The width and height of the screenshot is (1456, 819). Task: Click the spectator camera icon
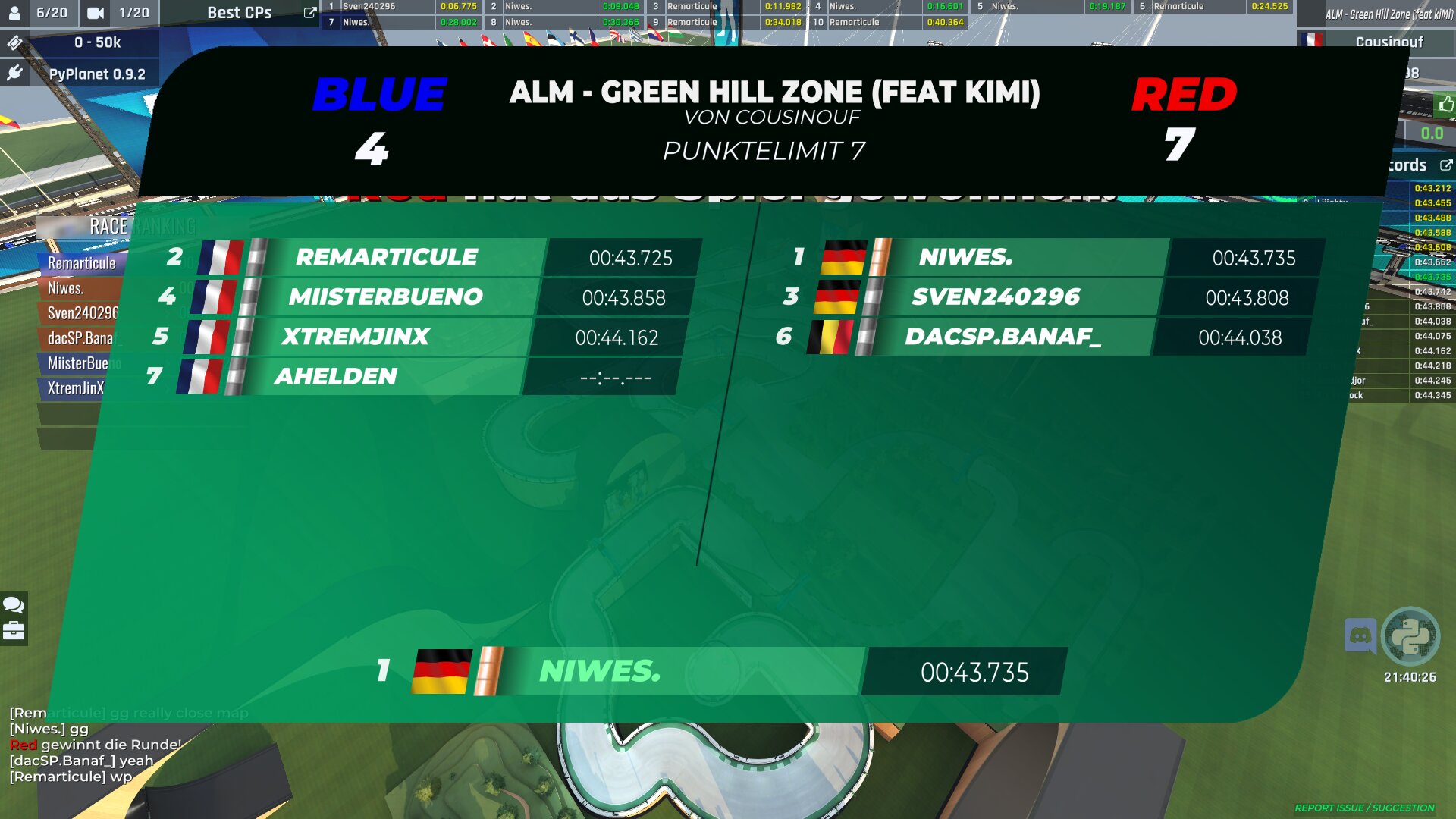point(96,13)
